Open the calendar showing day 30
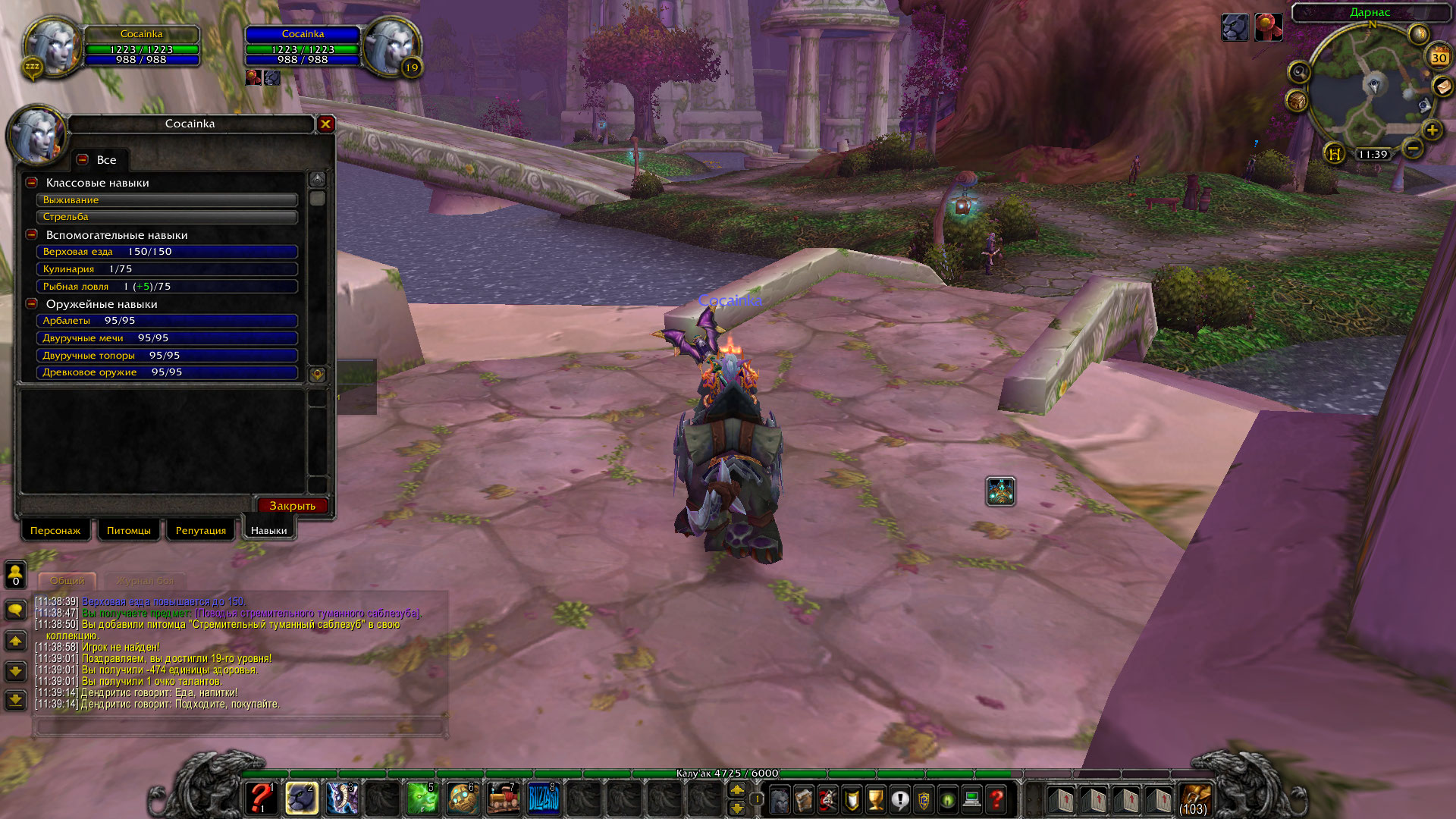Viewport: 1456px width, 819px height. pos(1439,57)
